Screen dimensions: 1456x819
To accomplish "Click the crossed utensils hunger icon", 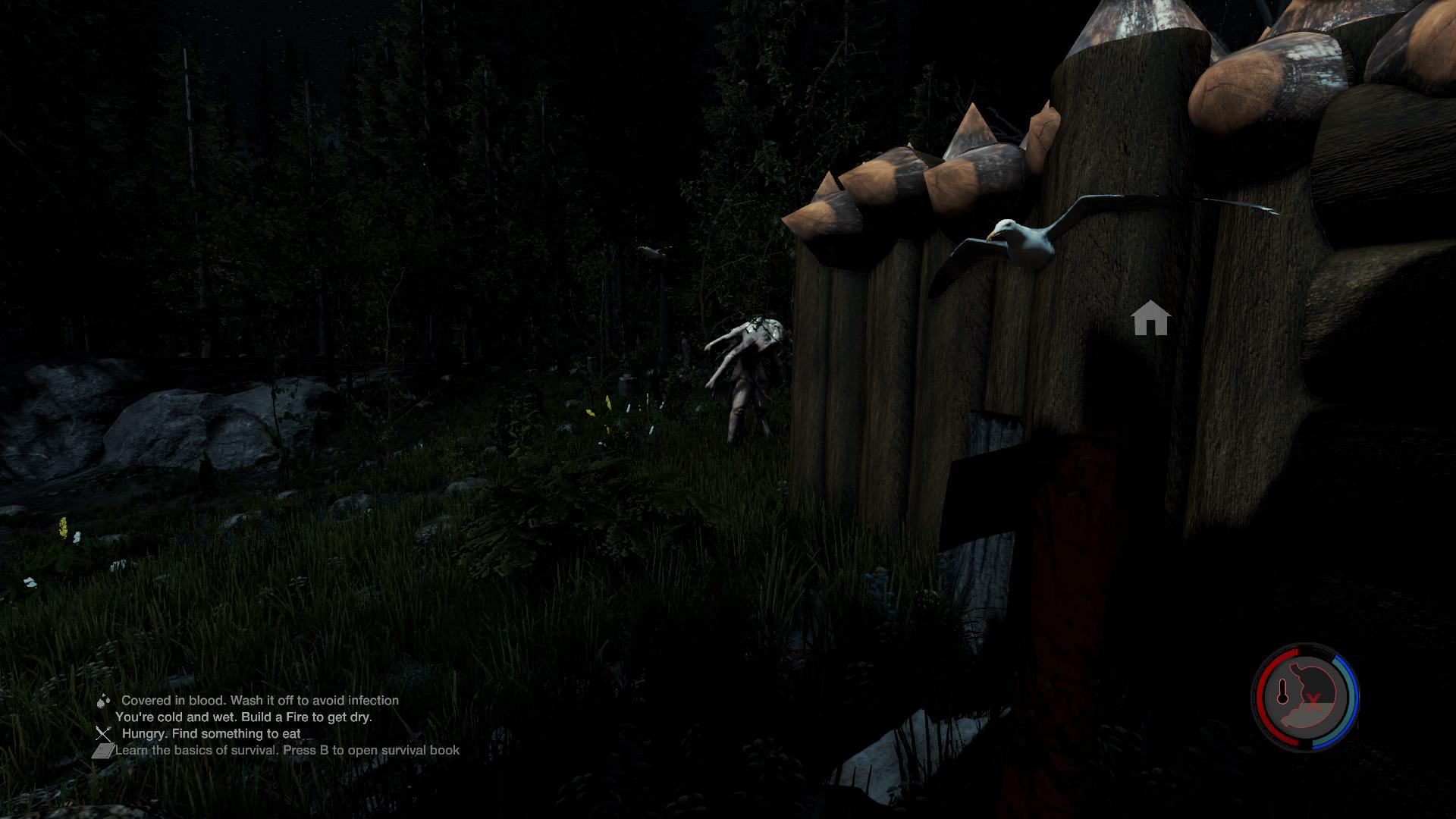I will coord(104,733).
